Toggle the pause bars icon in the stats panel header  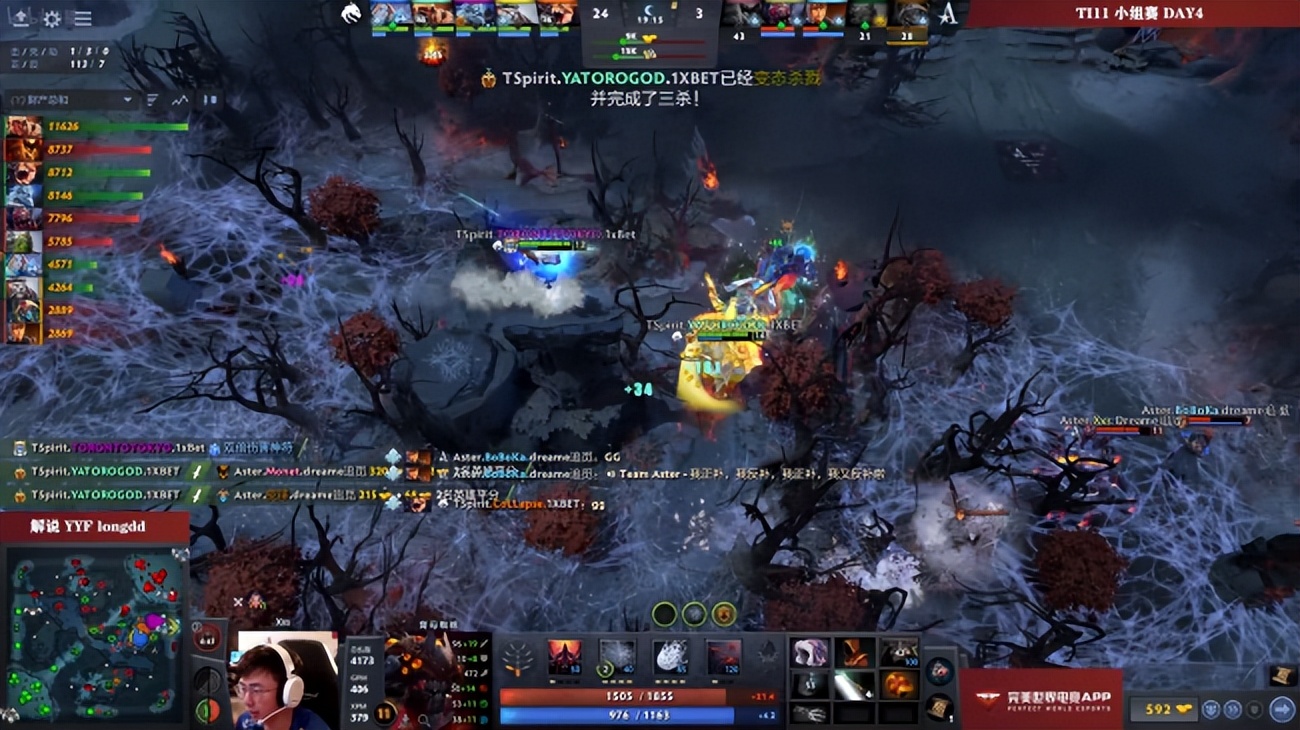point(210,99)
